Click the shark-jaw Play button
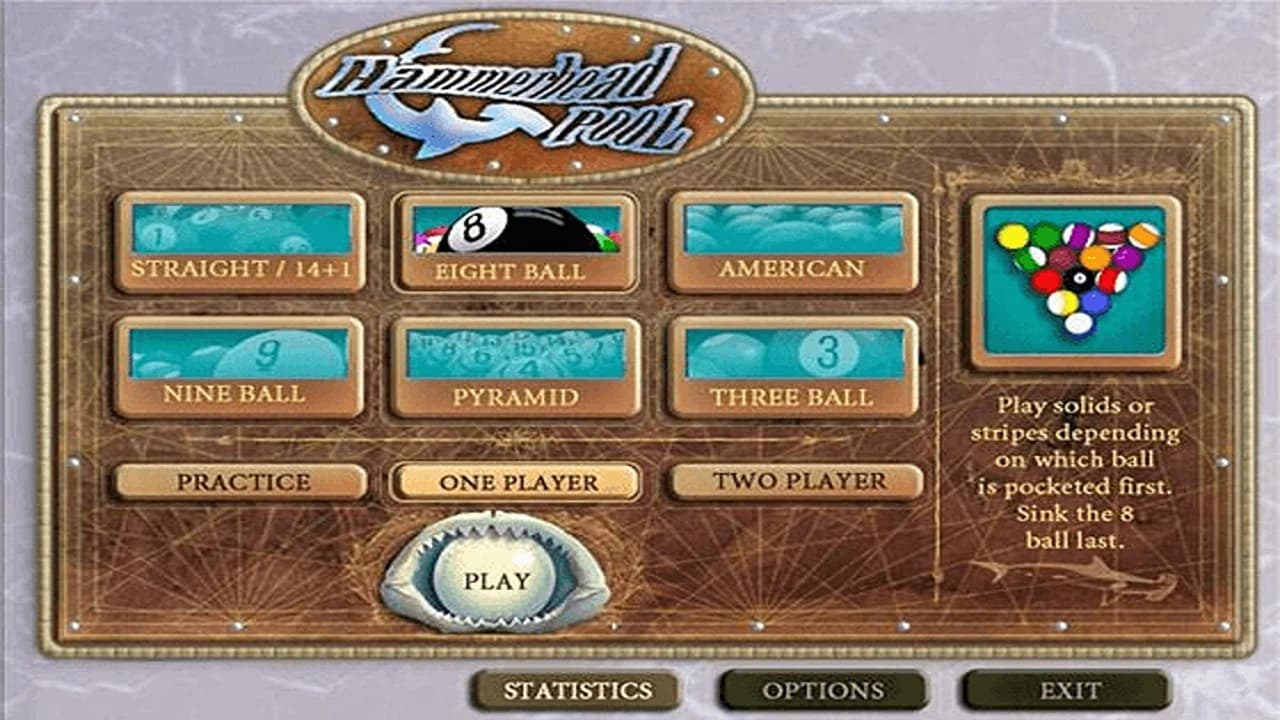 (496, 580)
